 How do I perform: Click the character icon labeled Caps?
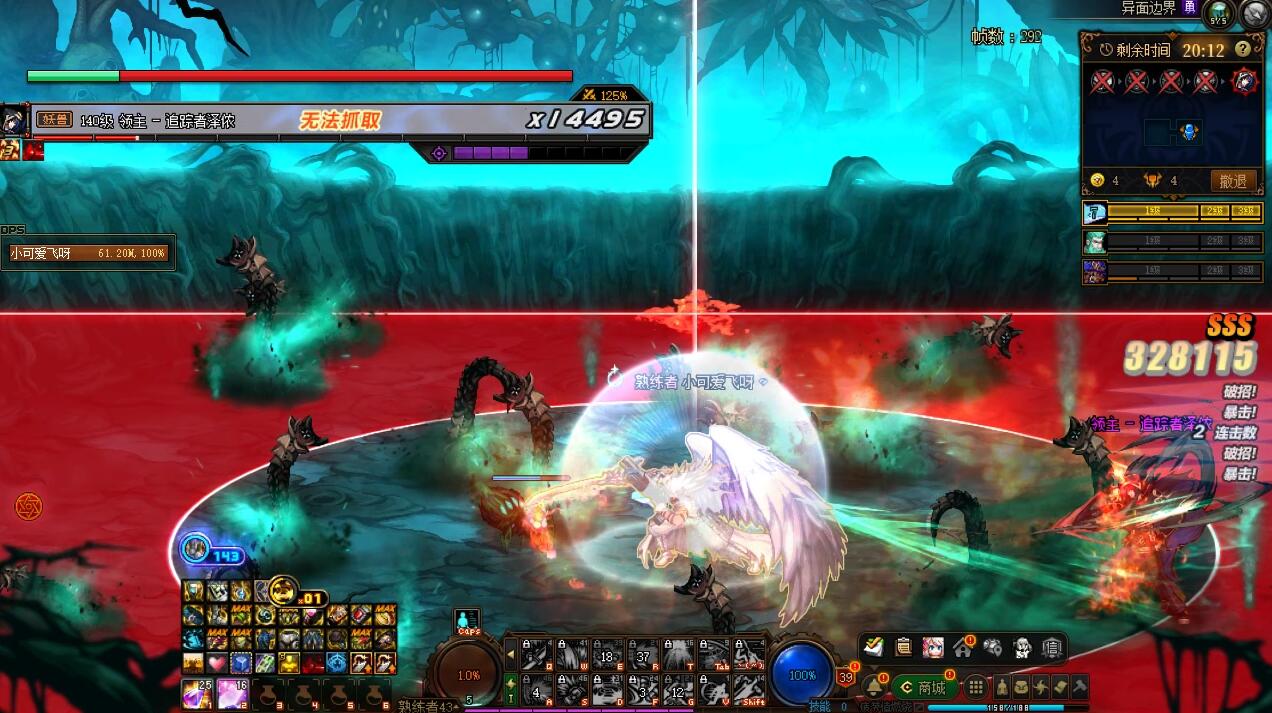467,621
